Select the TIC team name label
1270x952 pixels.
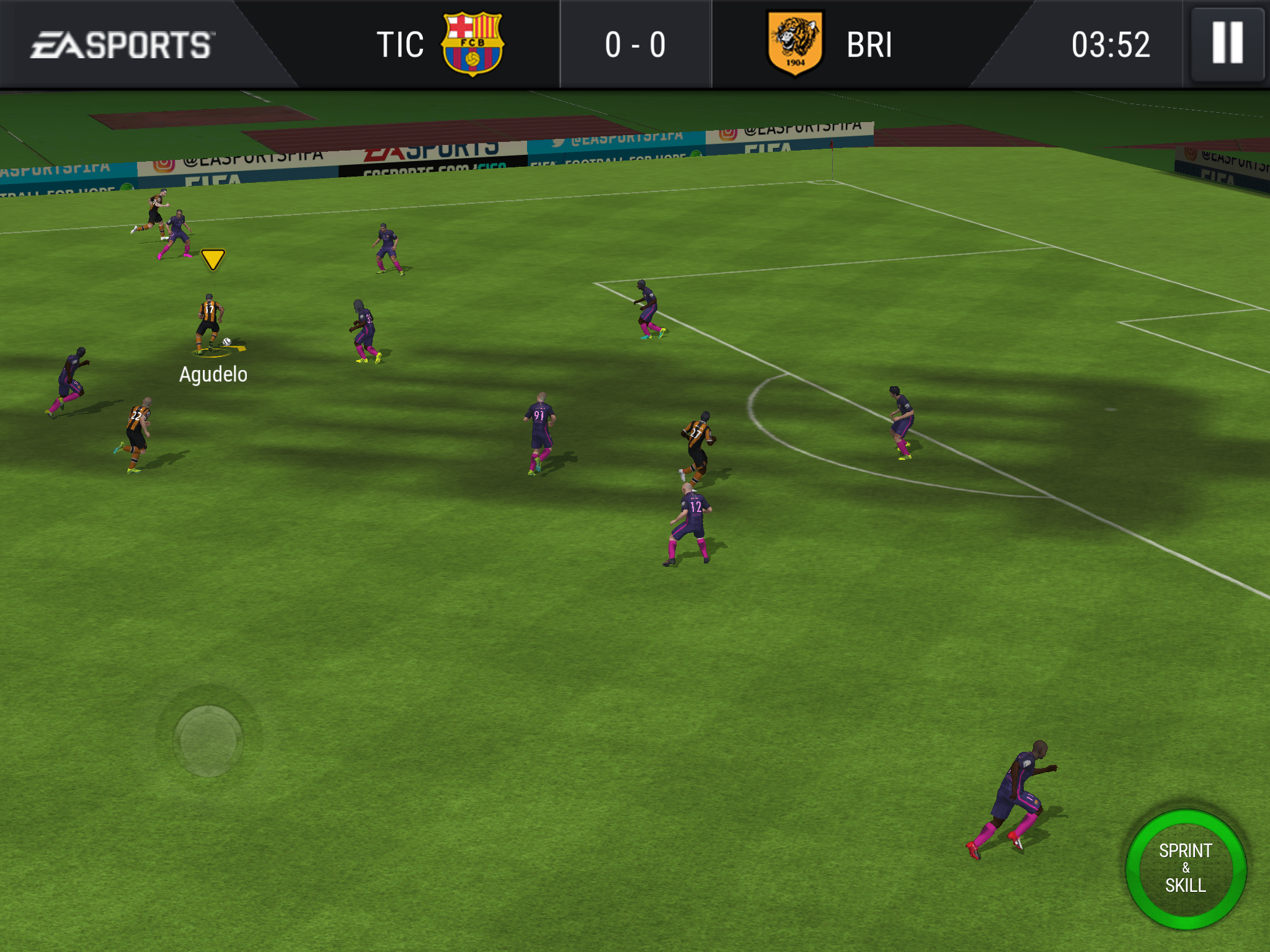(400, 43)
